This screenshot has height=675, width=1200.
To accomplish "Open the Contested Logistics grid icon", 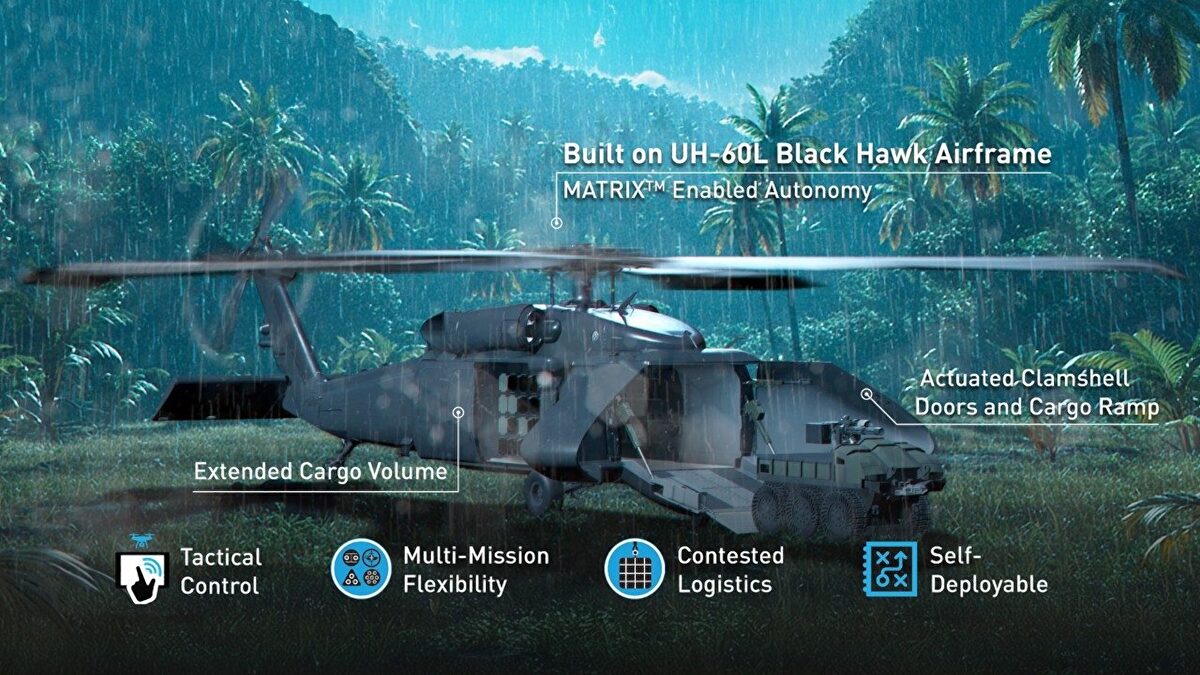I will coord(635,569).
